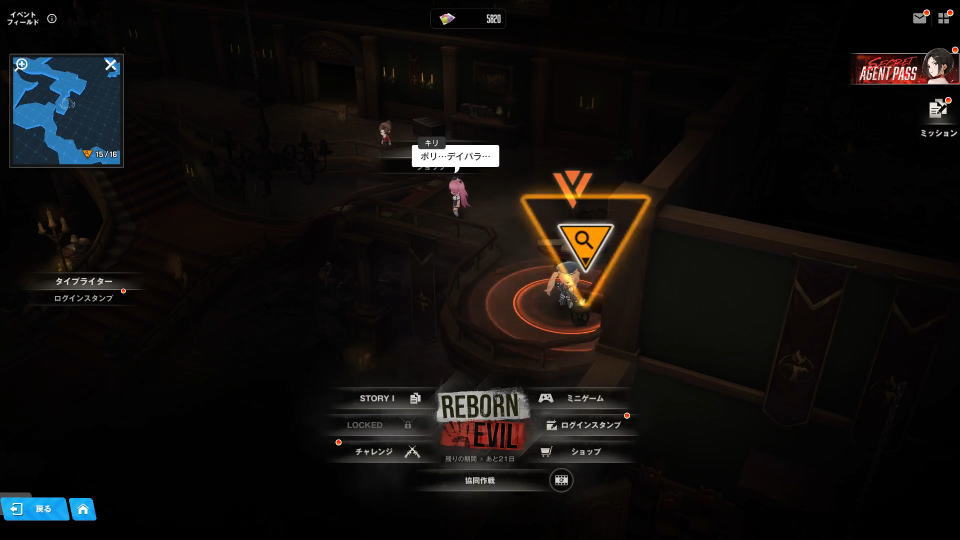Click the 戻る back button

pyautogui.click(x=33, y=509)
